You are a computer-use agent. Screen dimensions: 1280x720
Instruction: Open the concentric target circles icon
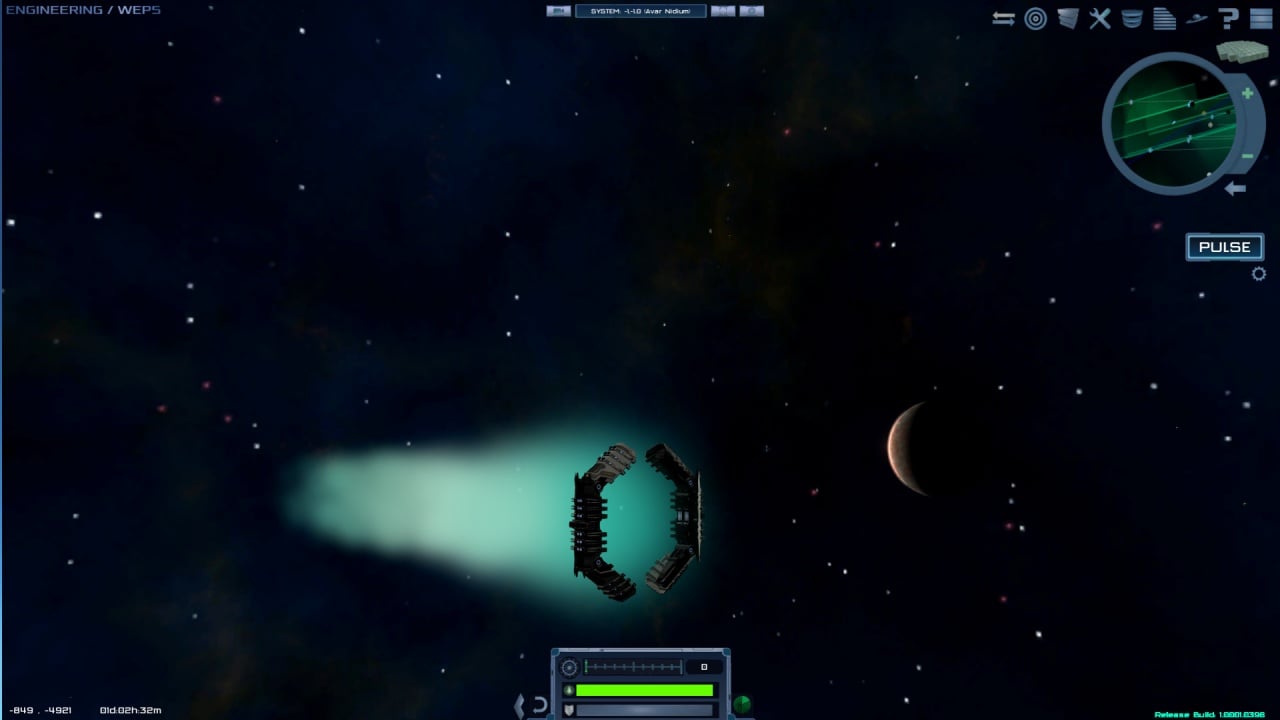click(x=1035, y=19)
